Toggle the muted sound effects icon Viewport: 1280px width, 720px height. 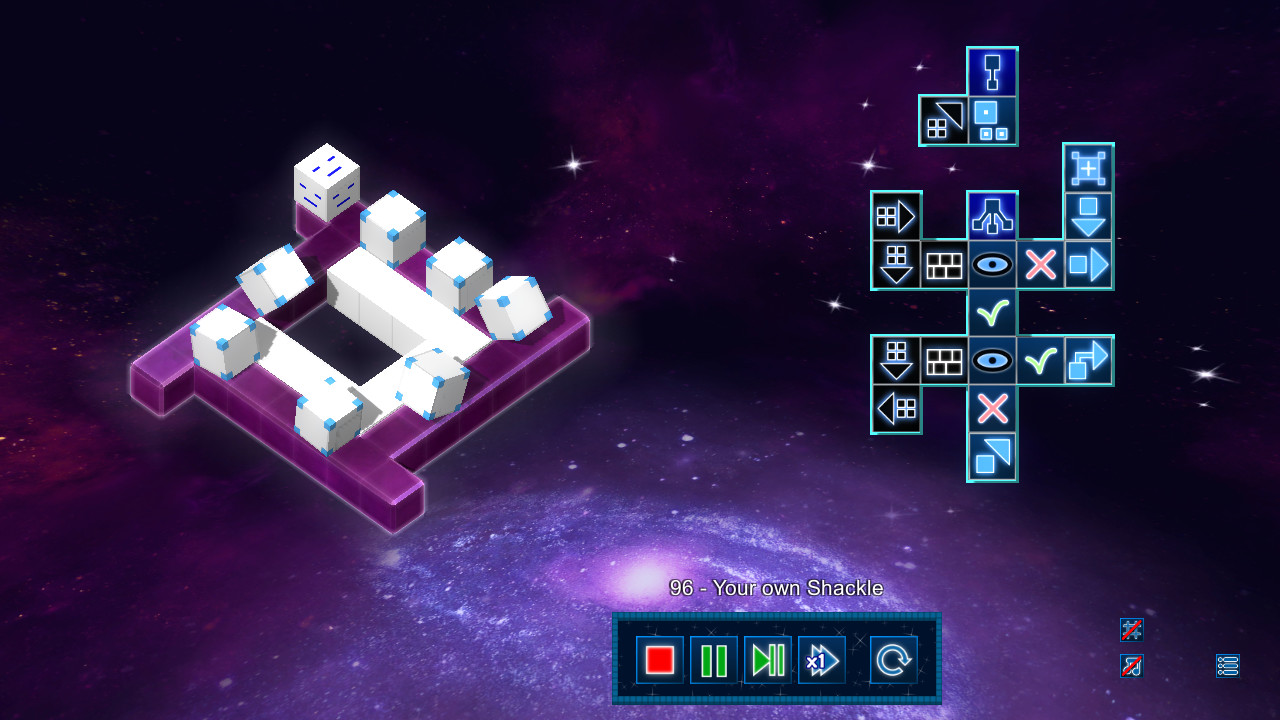pyautogui.click(x=1131, y=629)
